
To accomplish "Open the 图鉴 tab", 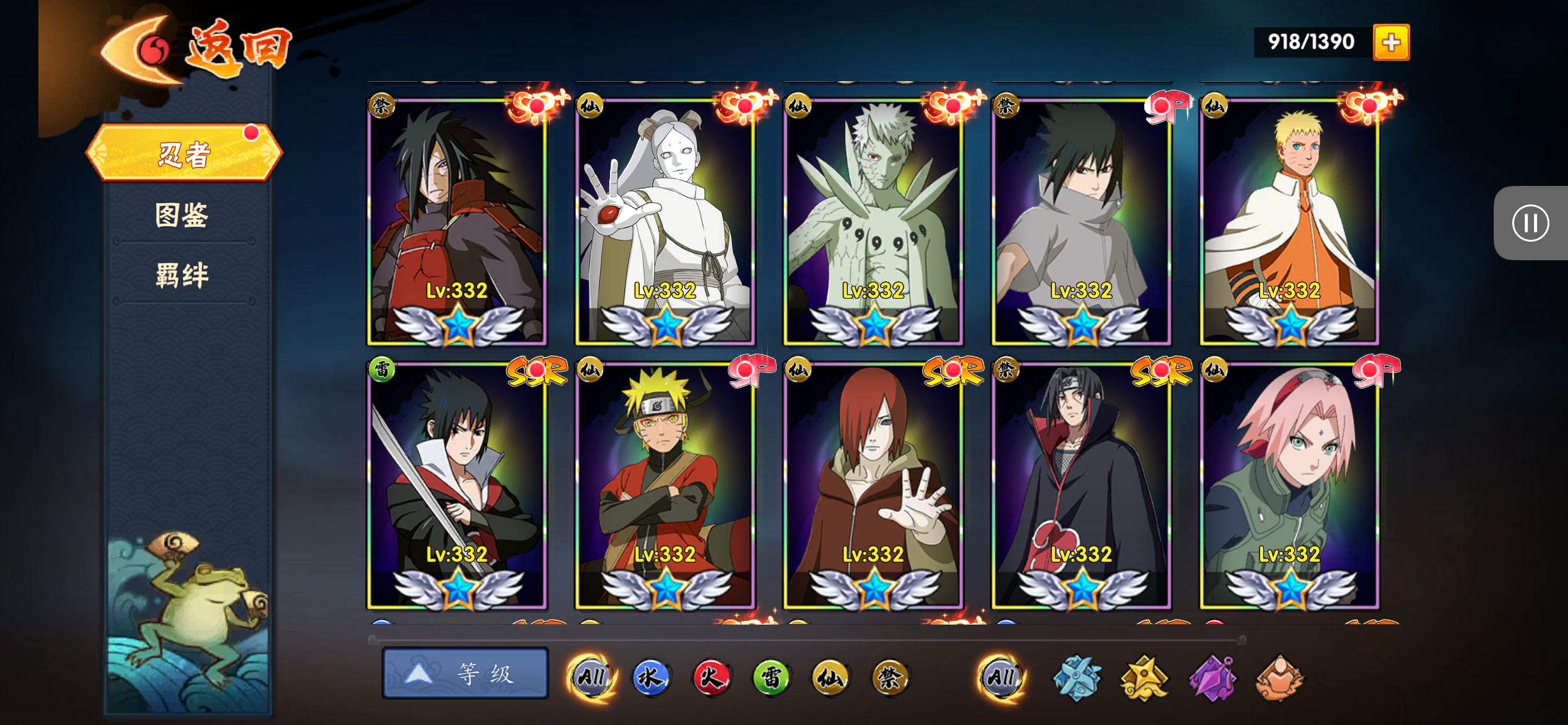I will (x=182, y=215).
